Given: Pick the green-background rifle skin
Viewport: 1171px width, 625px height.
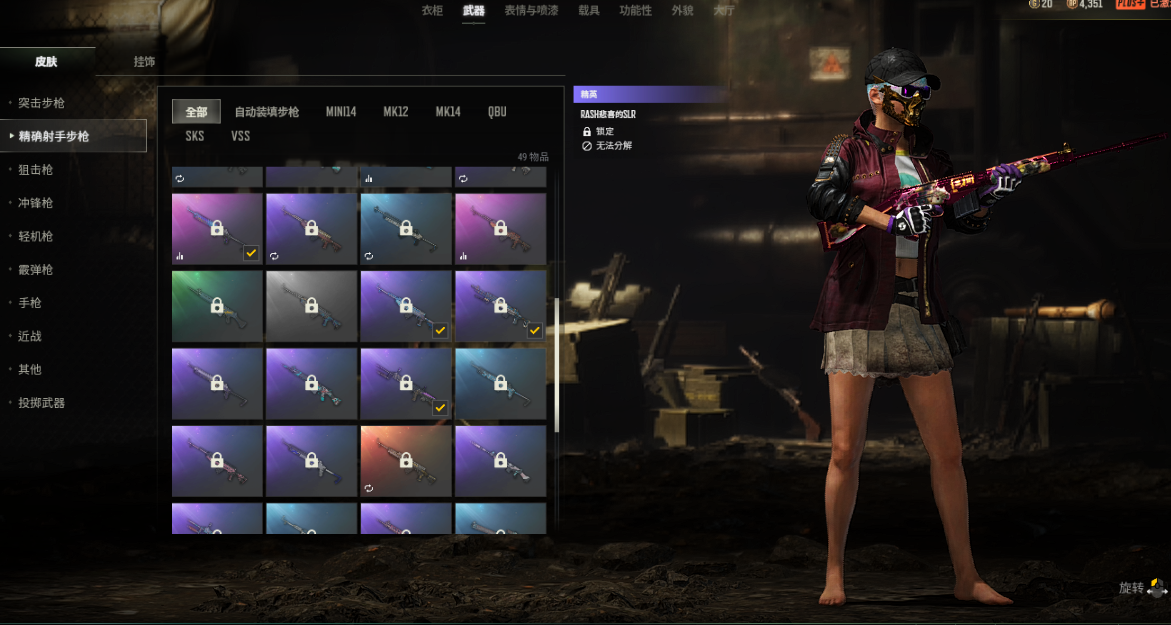Looking at the screenshot, I should click(x=217, y=306).
